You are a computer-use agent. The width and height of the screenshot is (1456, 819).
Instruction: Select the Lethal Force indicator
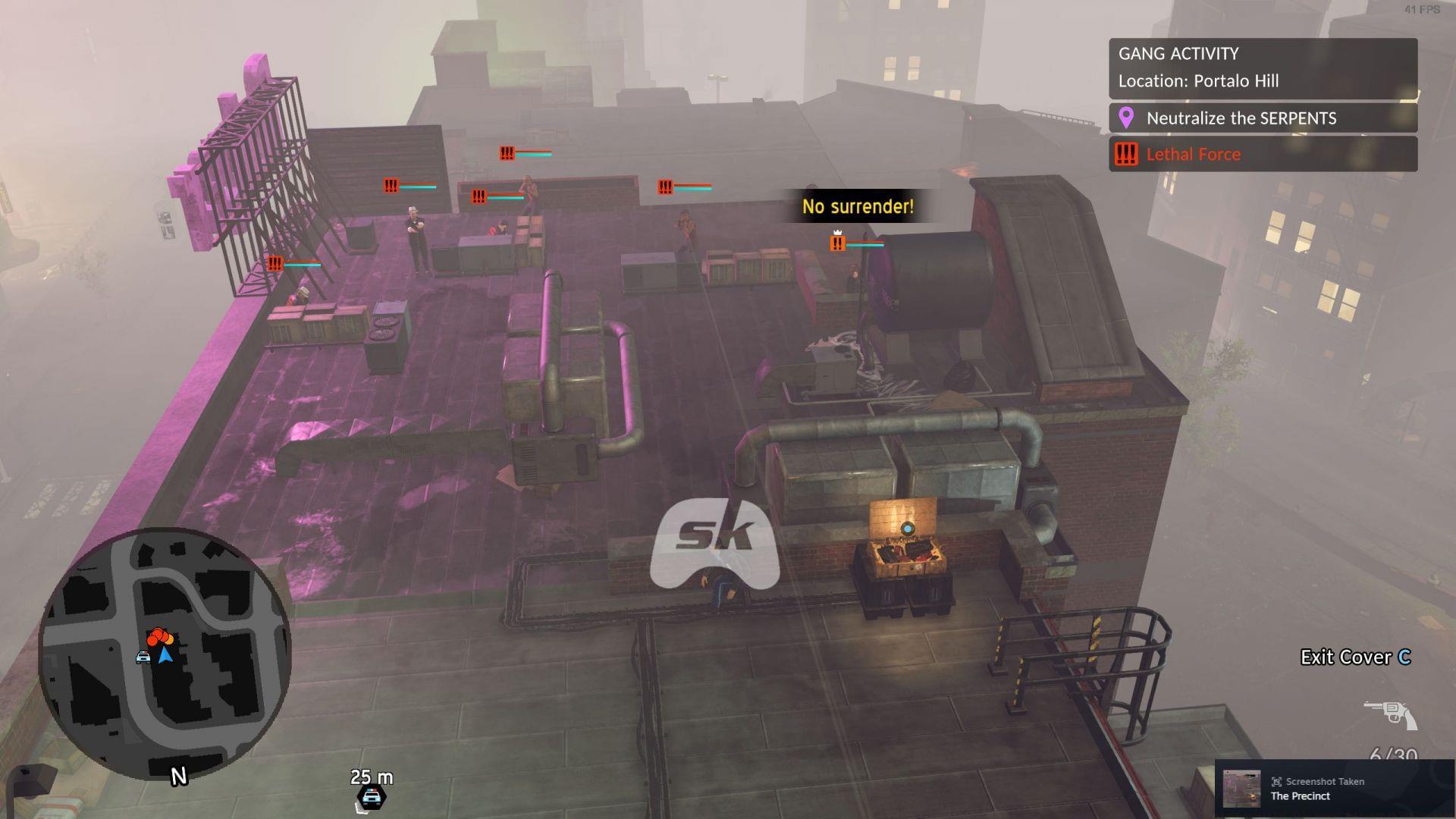point(1263,155)
